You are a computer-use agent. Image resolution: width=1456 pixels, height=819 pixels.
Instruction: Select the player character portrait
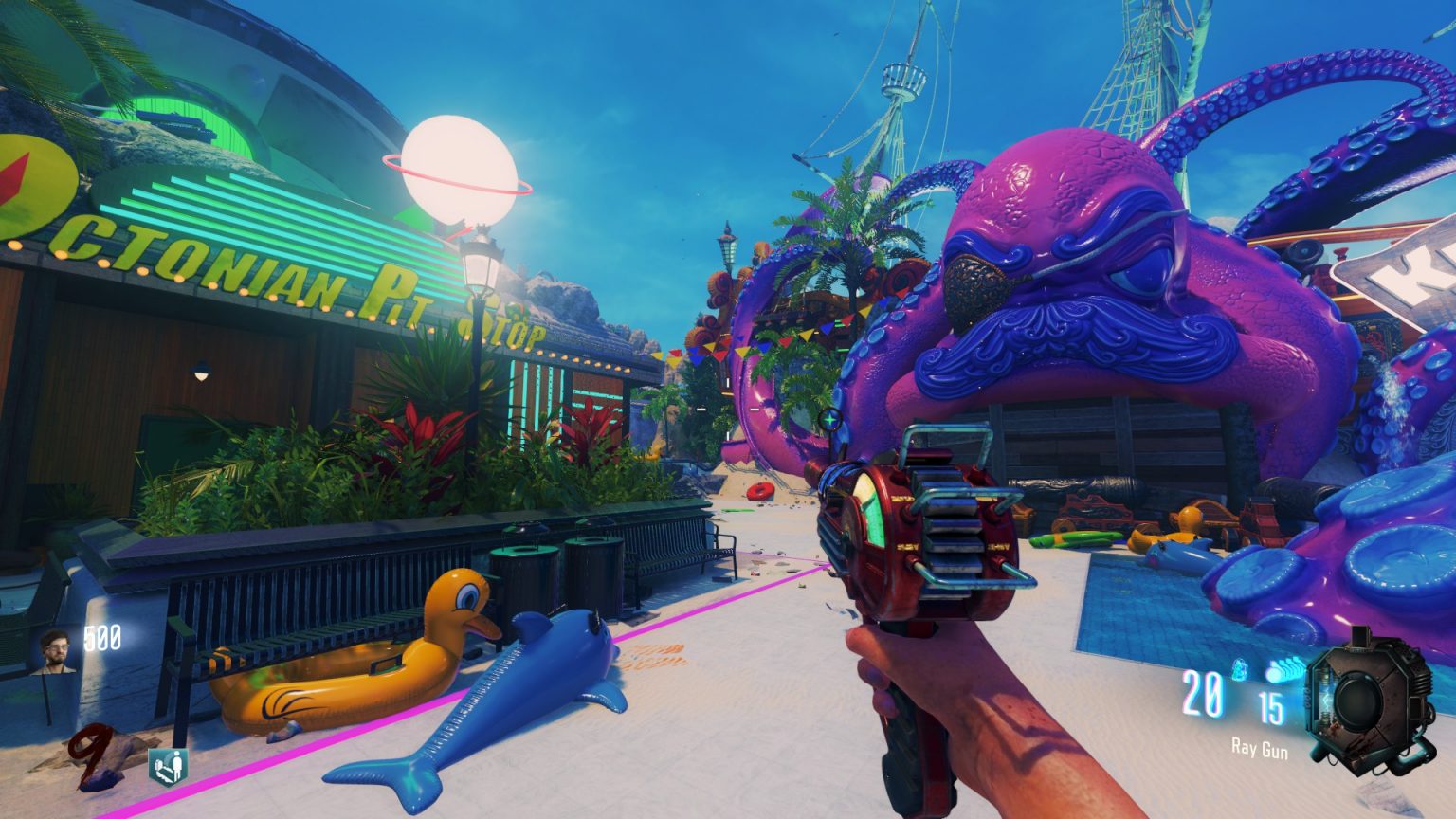(55, 652)
